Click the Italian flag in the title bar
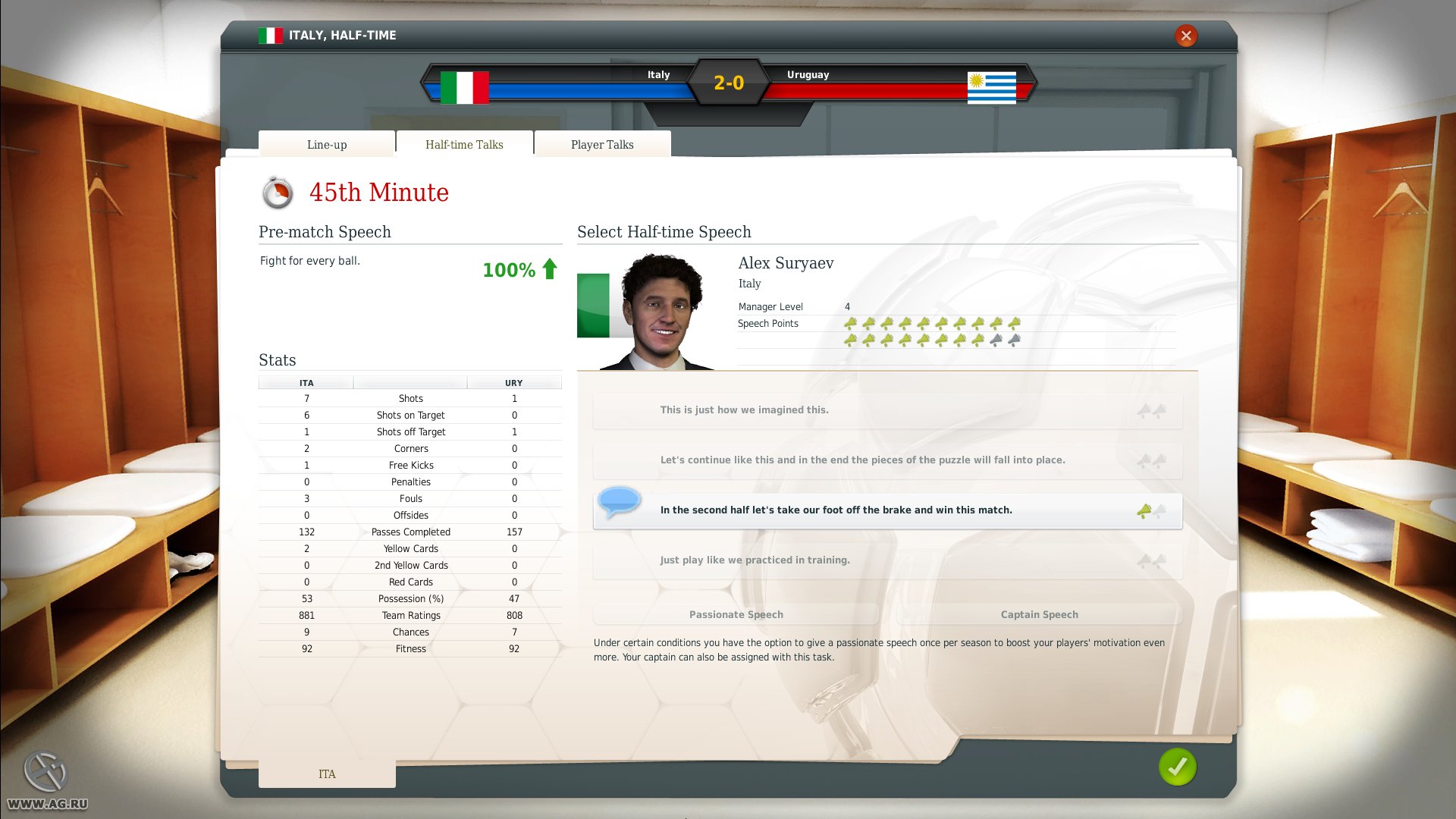The width and height of the screenshot is (1456, 819). click(x=271, y=35)
